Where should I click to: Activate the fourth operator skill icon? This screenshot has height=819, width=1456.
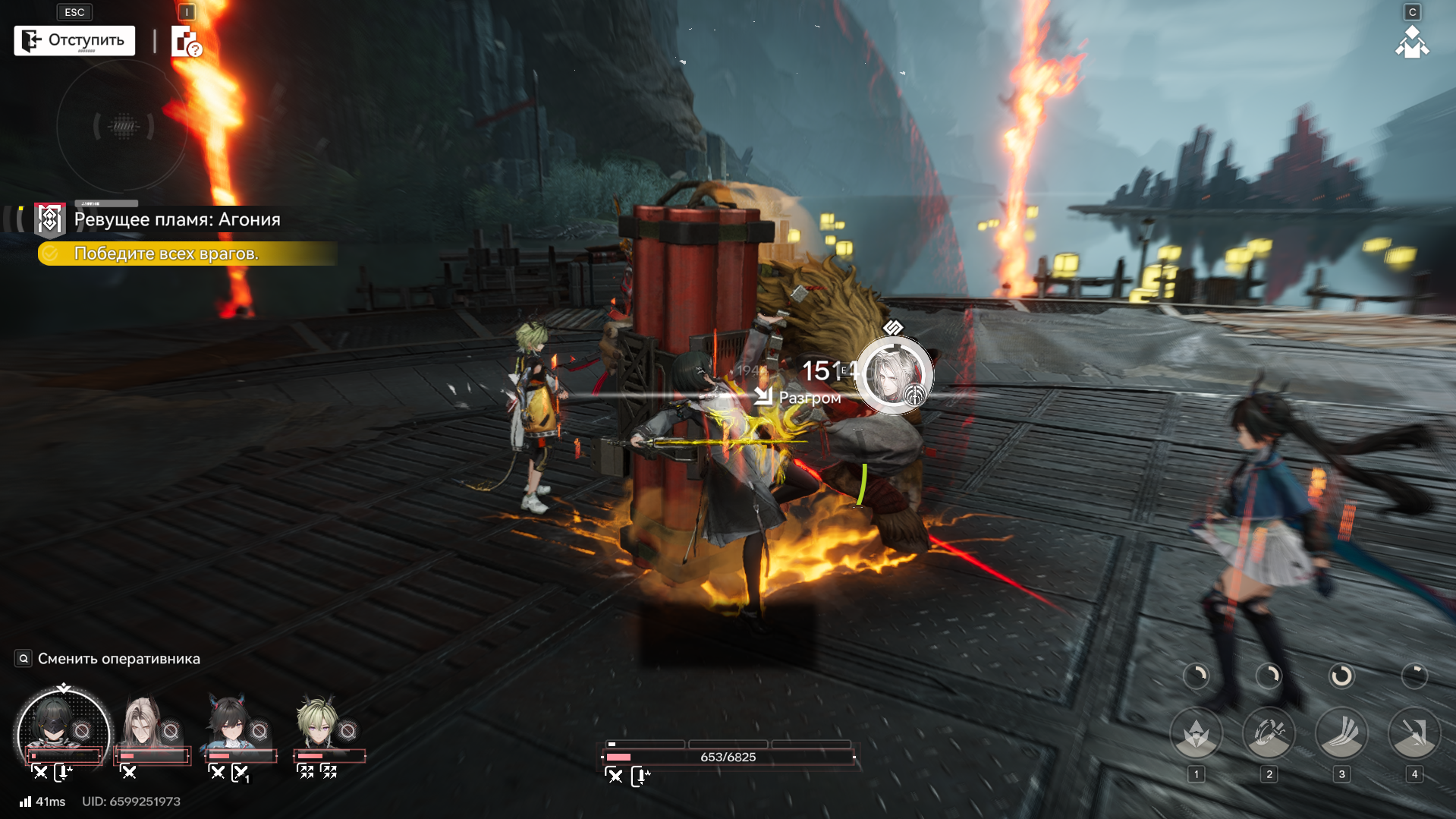coord(1414,733)
